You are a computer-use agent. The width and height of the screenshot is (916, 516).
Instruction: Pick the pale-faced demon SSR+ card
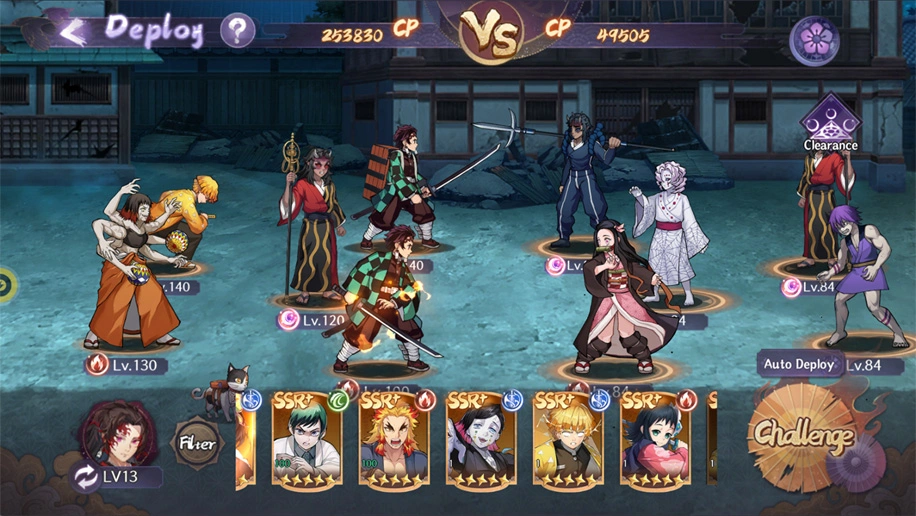[481, 439]
